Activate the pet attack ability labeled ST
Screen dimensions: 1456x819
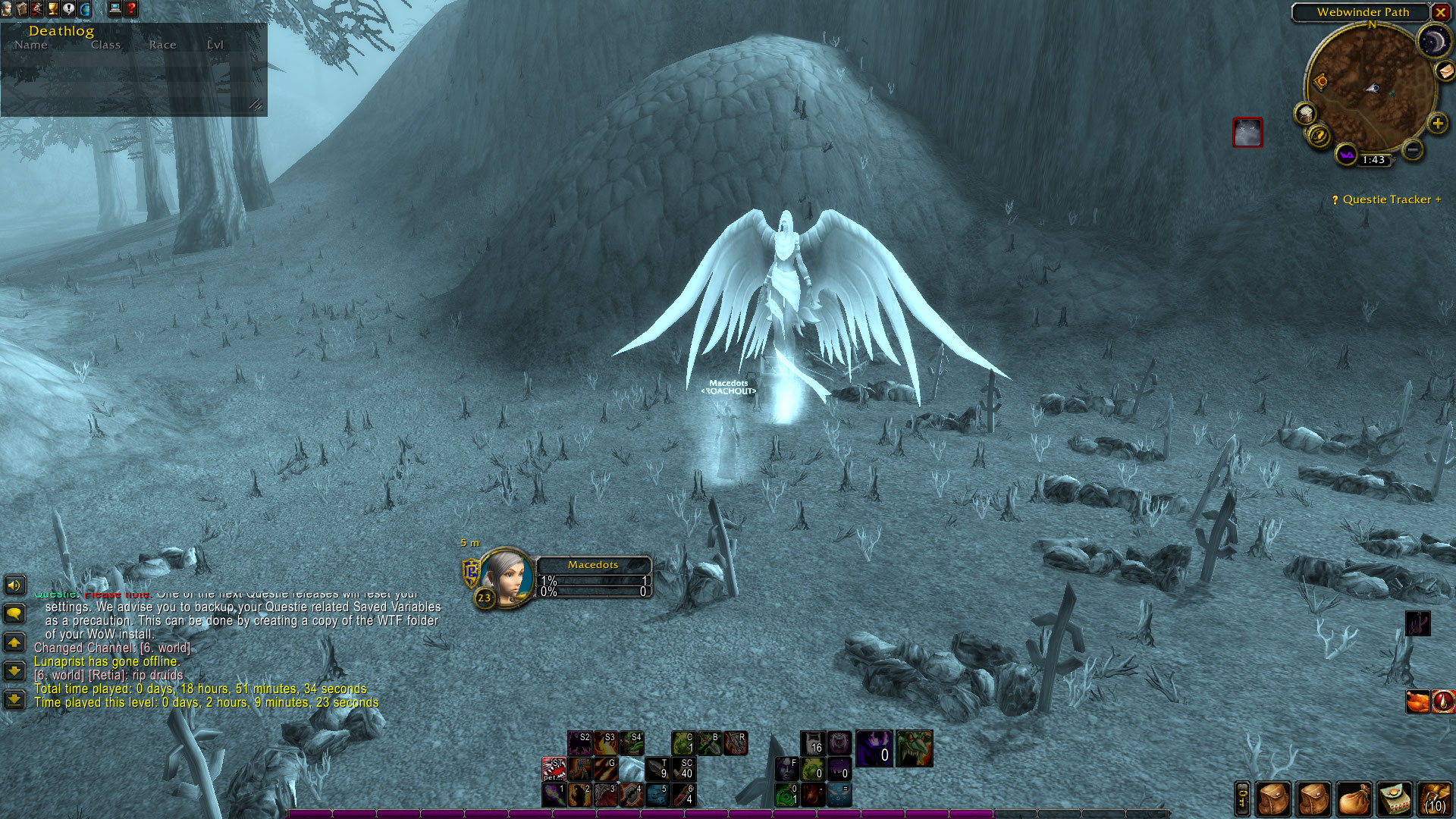tap(554, 768)
